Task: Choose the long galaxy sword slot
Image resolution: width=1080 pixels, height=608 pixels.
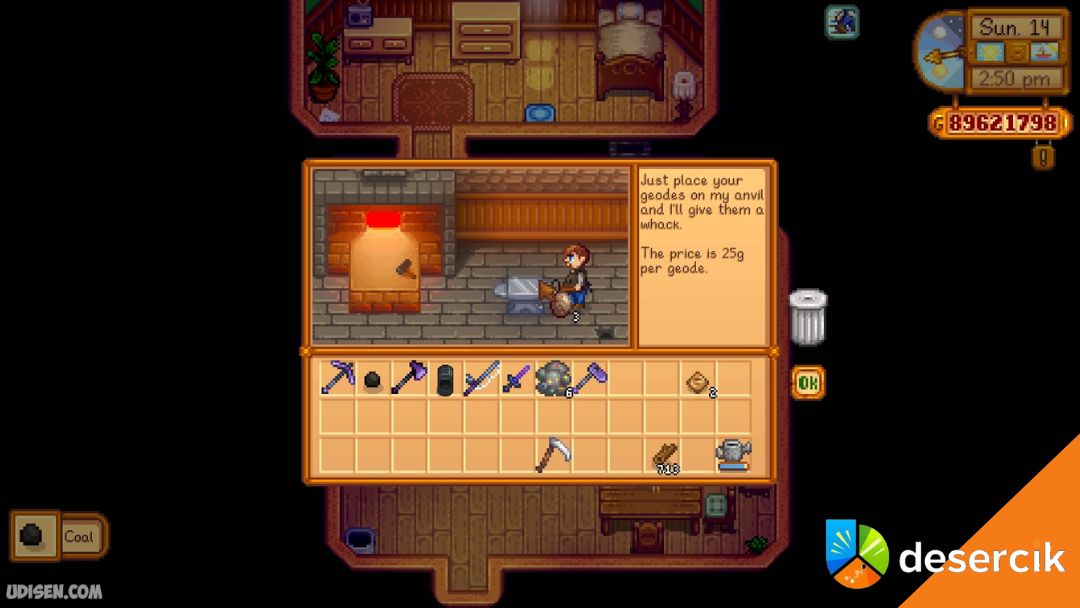Action: tap(481, 379)
